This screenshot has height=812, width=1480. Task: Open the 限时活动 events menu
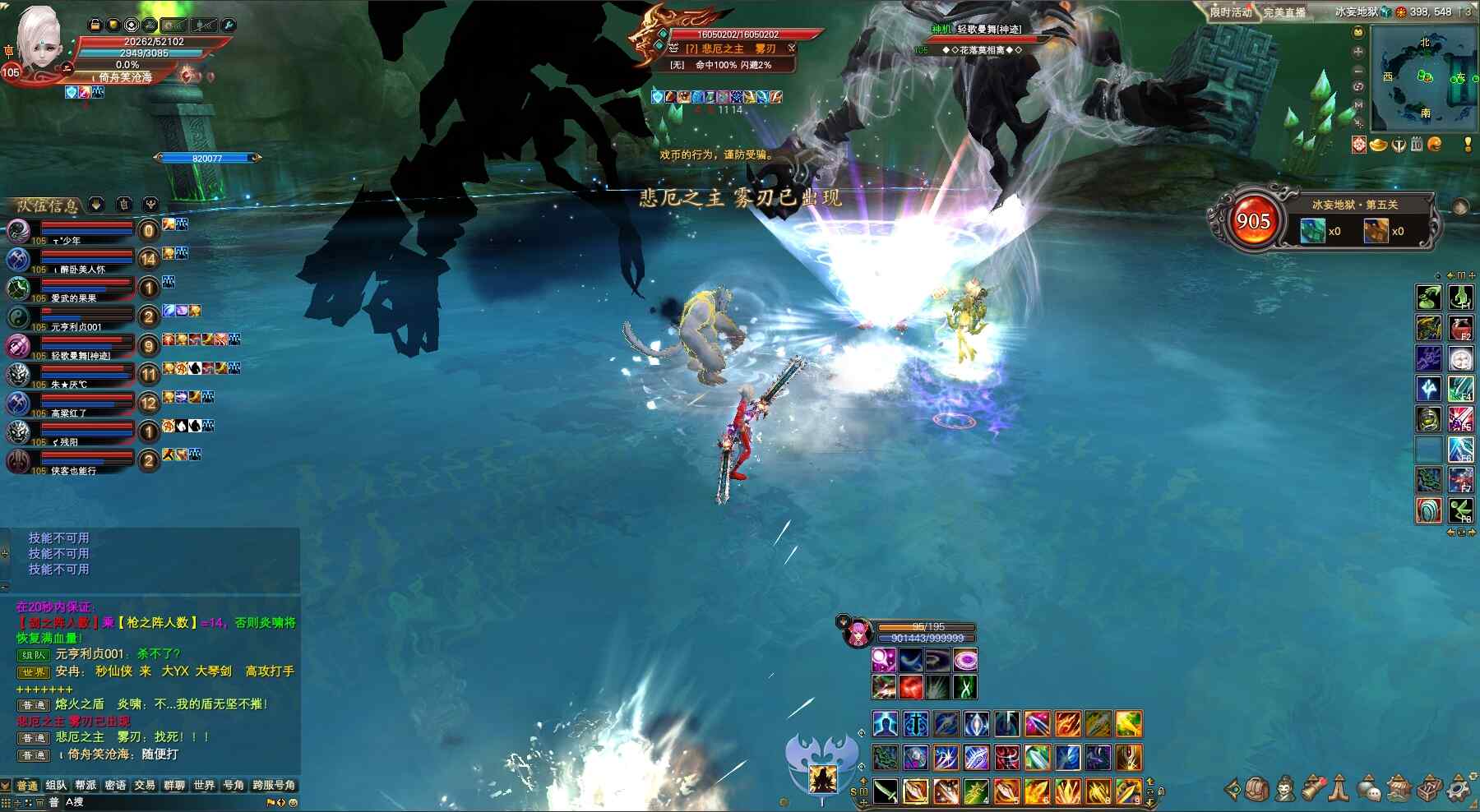click(x=1230, y=12)
